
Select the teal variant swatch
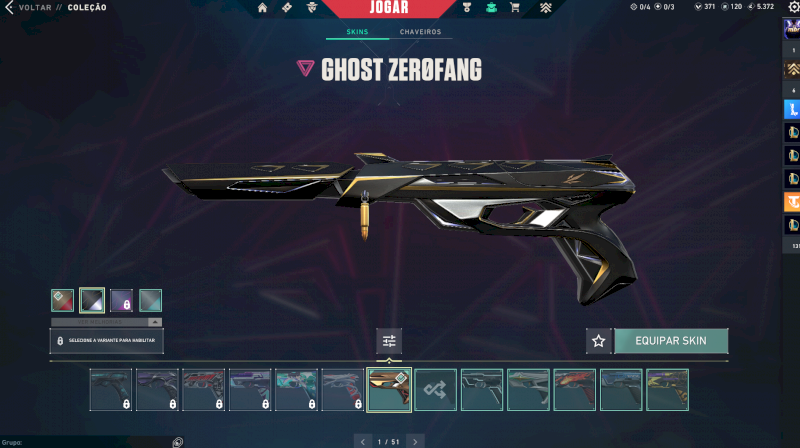[x=150, y=300]
